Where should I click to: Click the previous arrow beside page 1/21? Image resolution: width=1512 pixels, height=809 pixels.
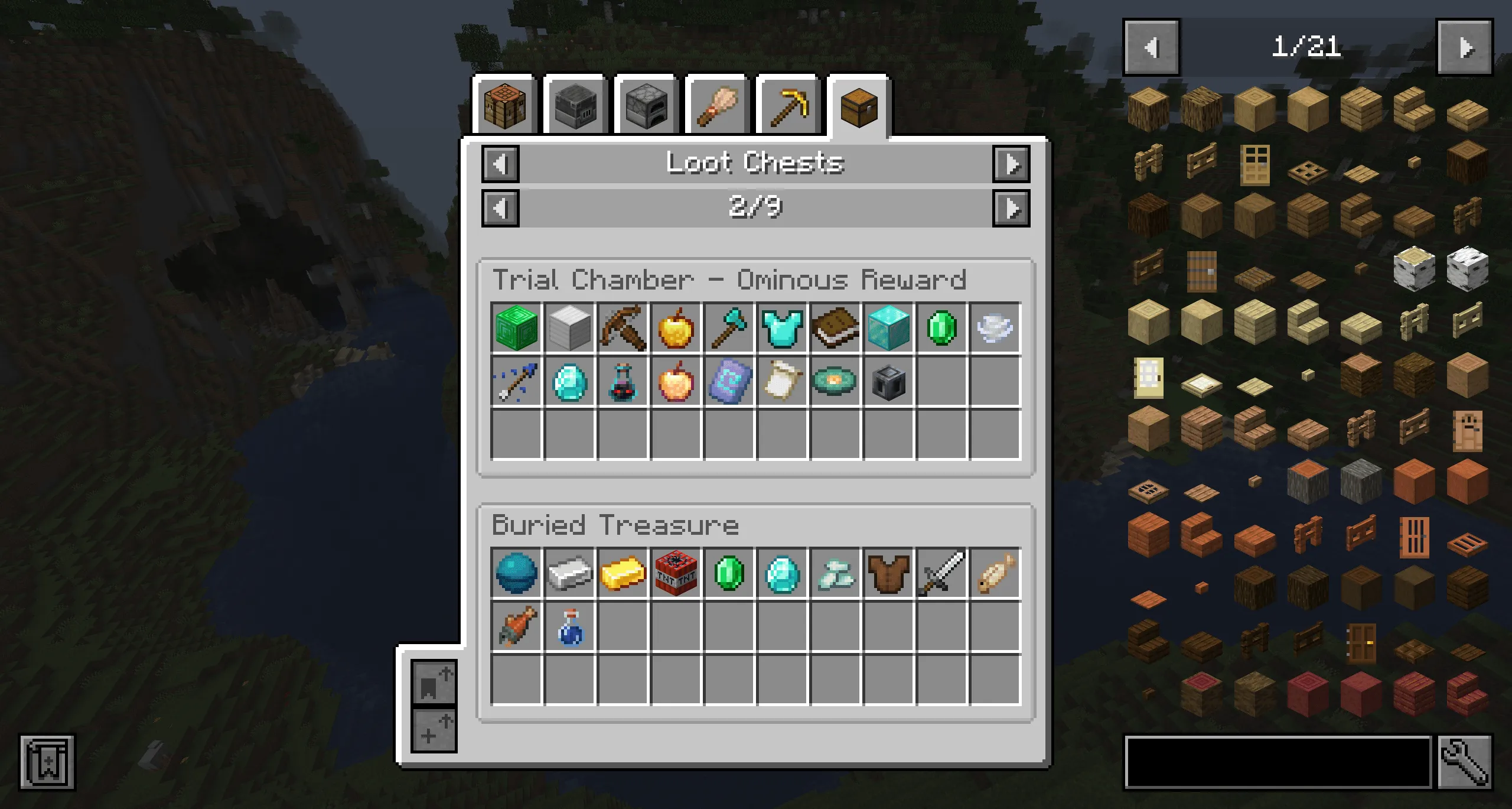[1150, 47]
